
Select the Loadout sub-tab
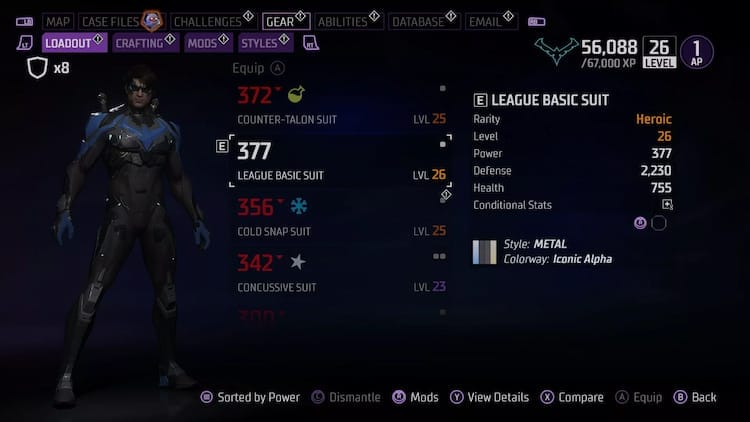[x=68, y=43]
